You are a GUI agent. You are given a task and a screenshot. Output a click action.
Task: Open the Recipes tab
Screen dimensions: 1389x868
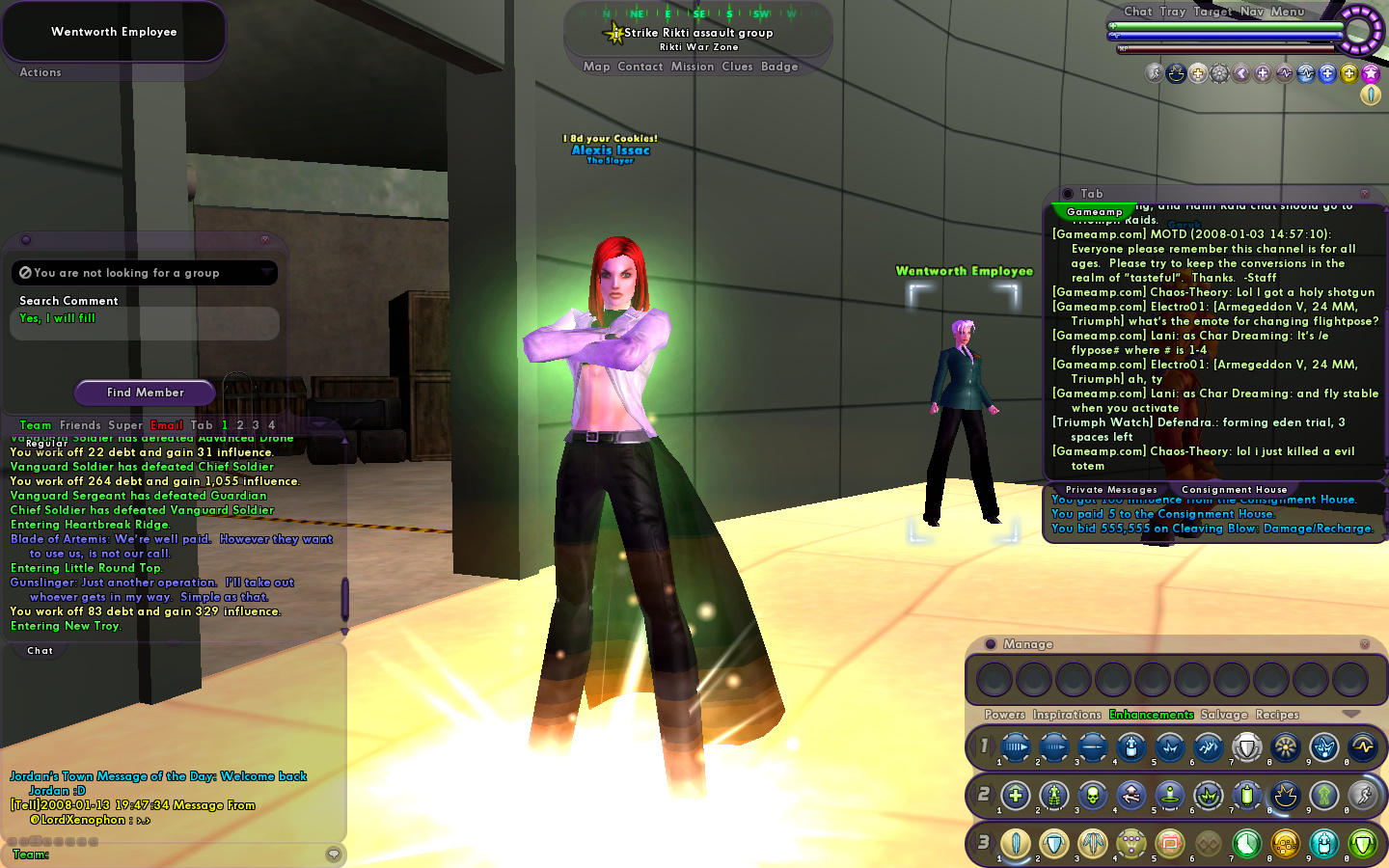(1277, 715)
